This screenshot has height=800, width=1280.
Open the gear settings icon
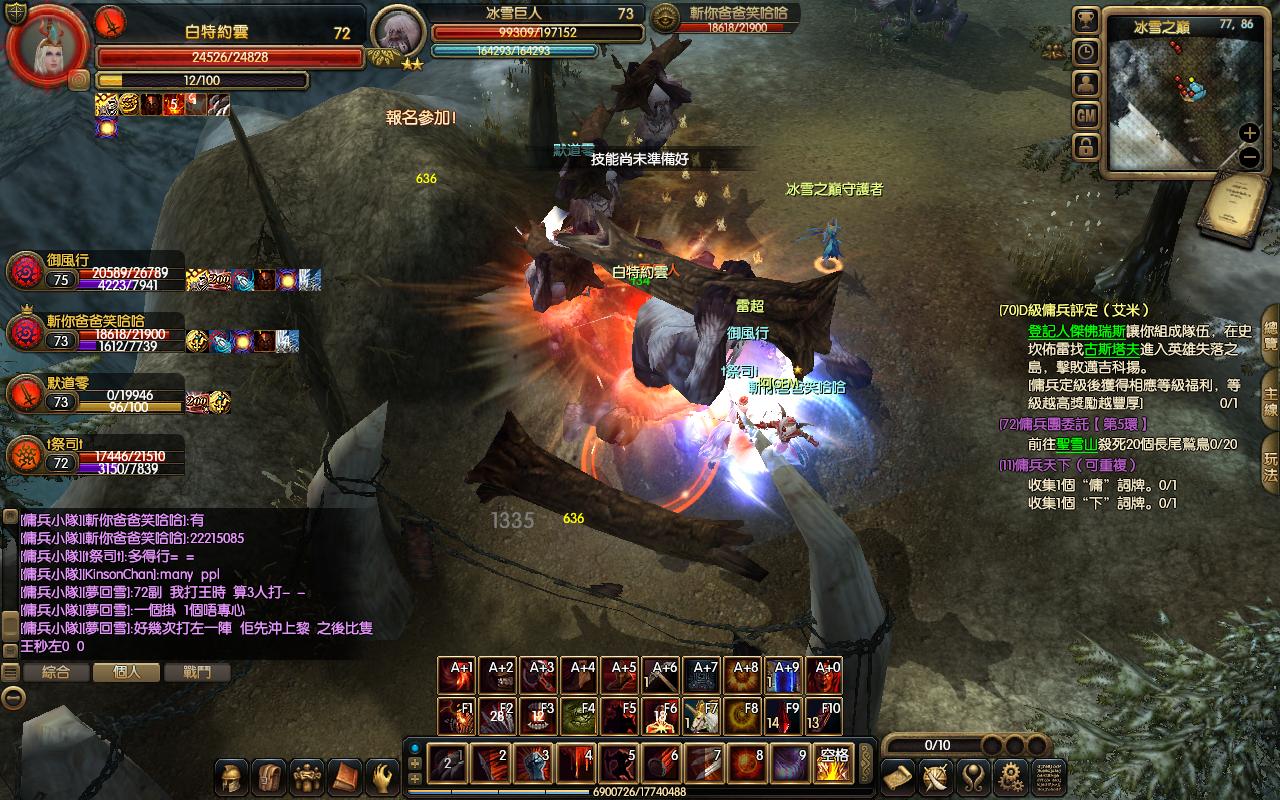(x=1012, y=776)
